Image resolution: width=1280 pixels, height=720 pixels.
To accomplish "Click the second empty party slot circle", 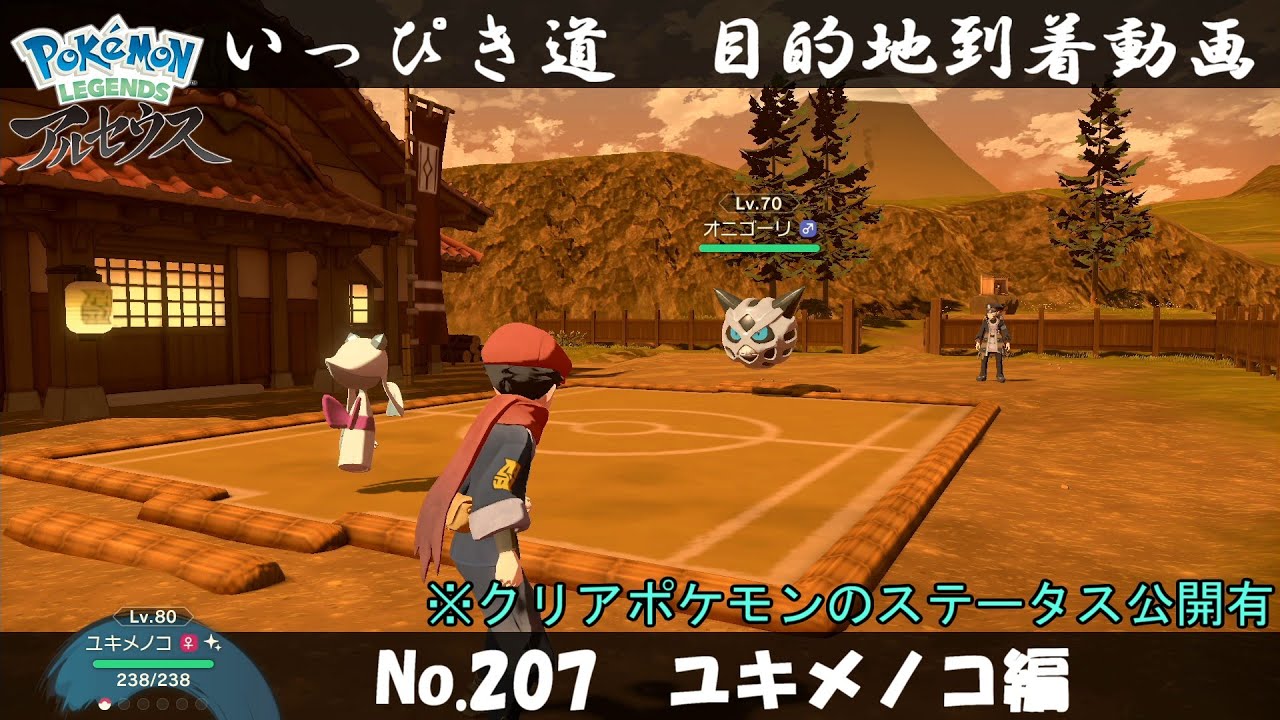I will tap(124, 703).
